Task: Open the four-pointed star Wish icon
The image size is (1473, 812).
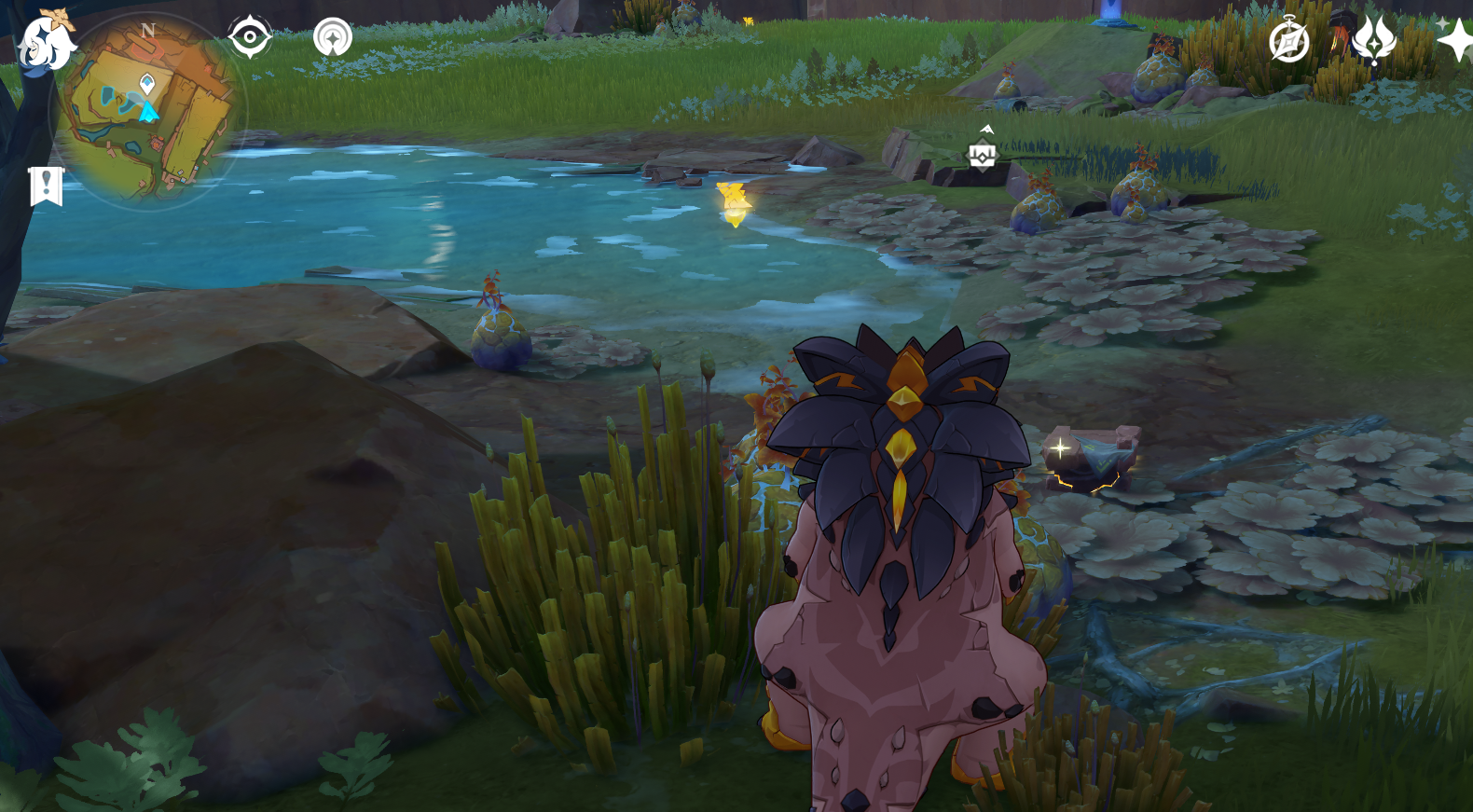Action: (1453, 40)
